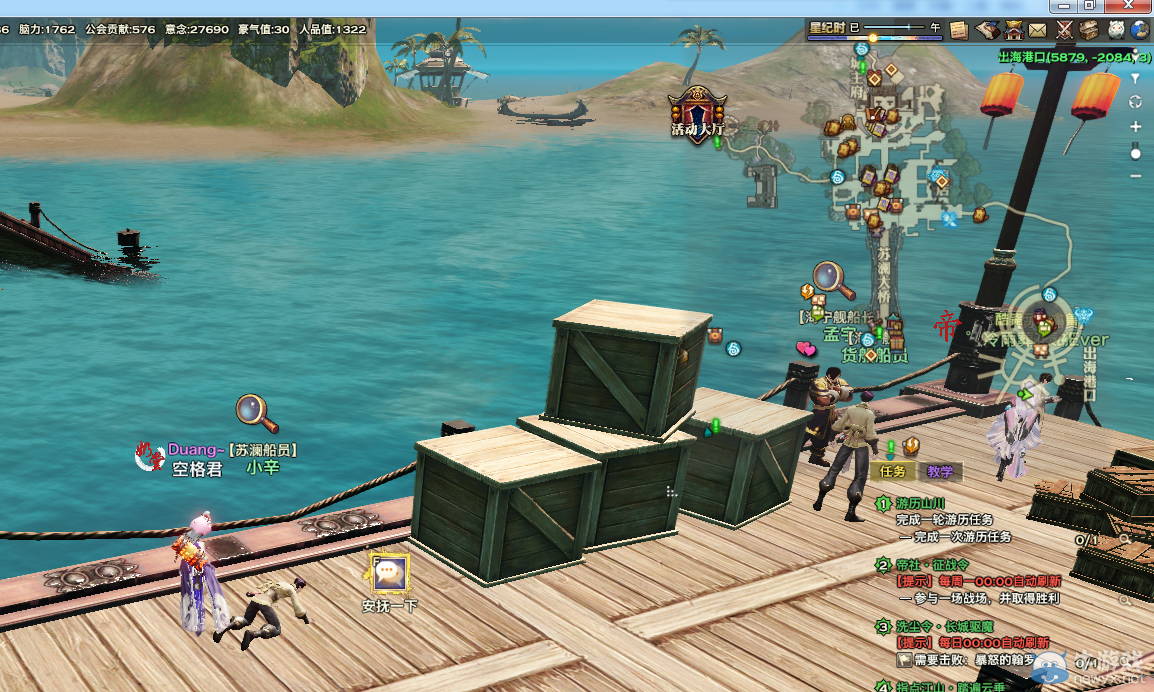This screenshot has height=692, width=1154.
Task: Zoom out the minimap with minus button
Action: (x=1135, y=176)
